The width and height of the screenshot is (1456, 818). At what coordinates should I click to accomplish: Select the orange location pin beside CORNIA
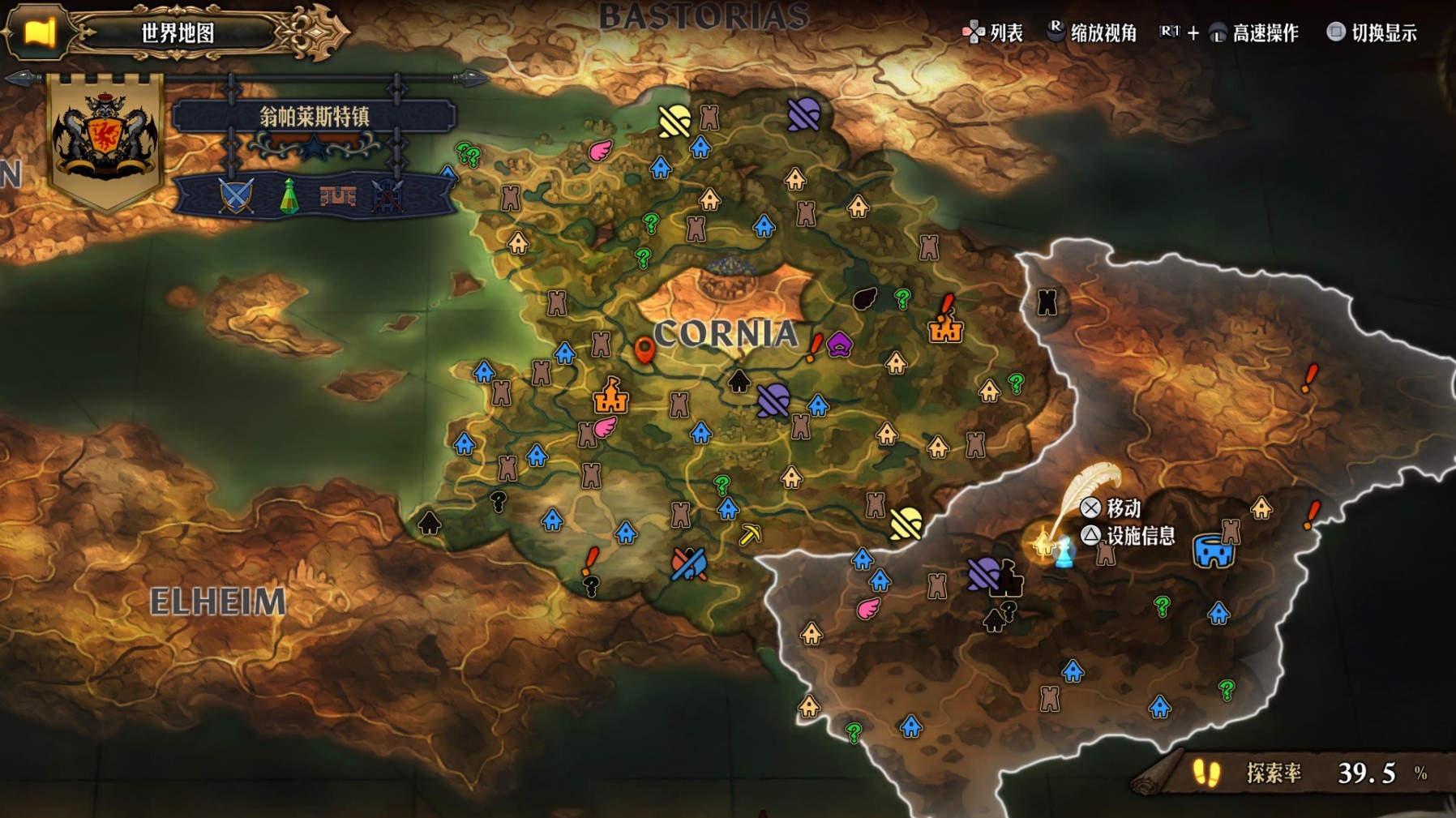click(644, 350)
